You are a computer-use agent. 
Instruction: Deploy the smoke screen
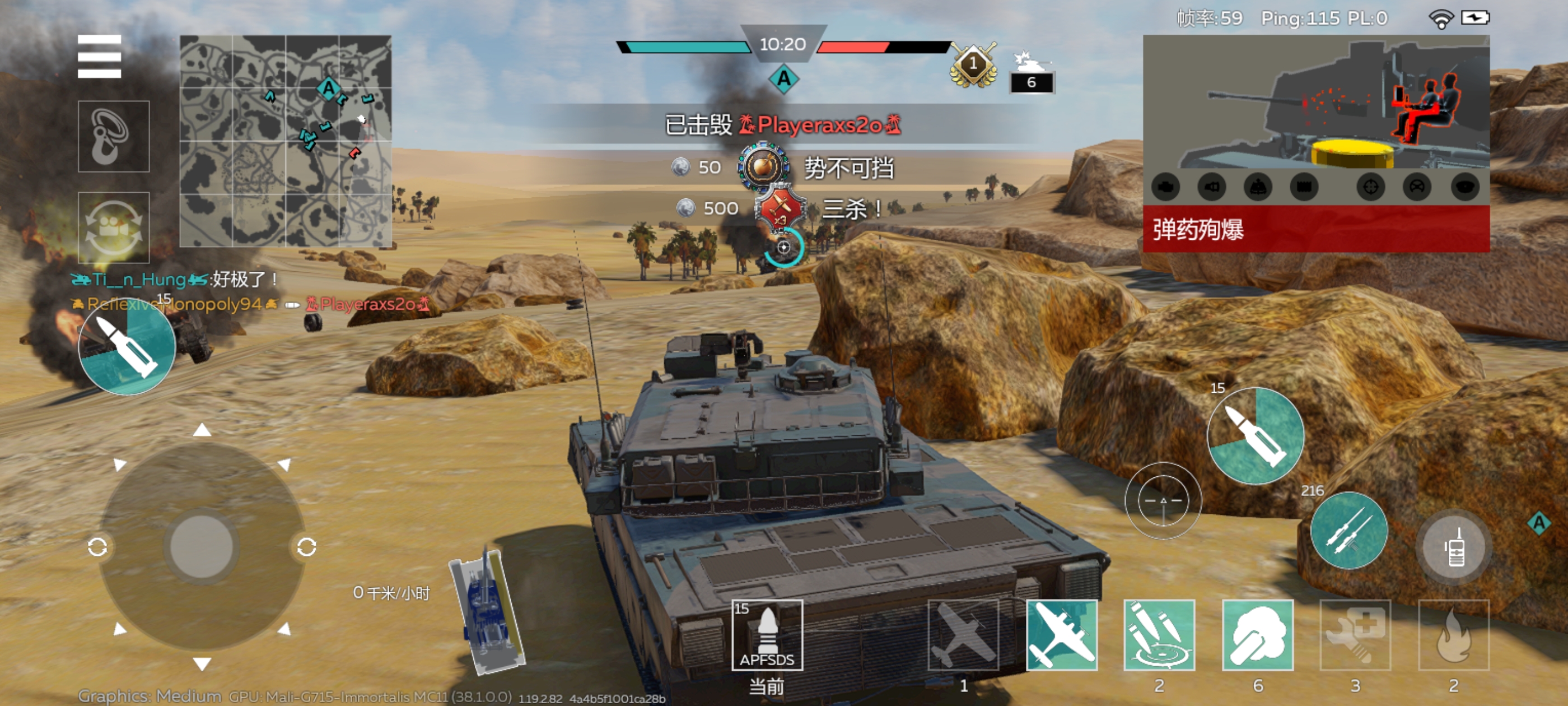click(1258, 635)
